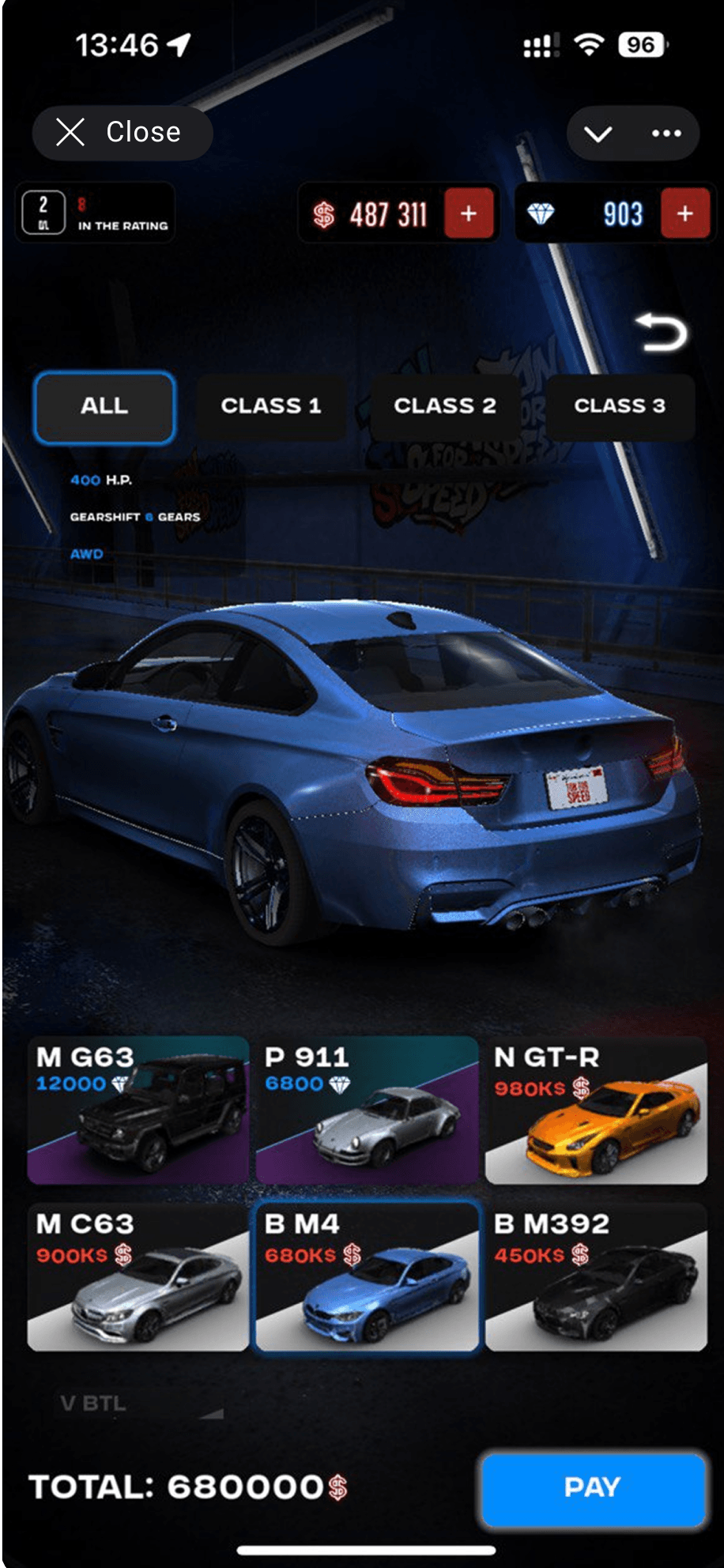Select the P 911 car tile
The height and width of the screenshot is (1568, 724).
pos(367,1110)
